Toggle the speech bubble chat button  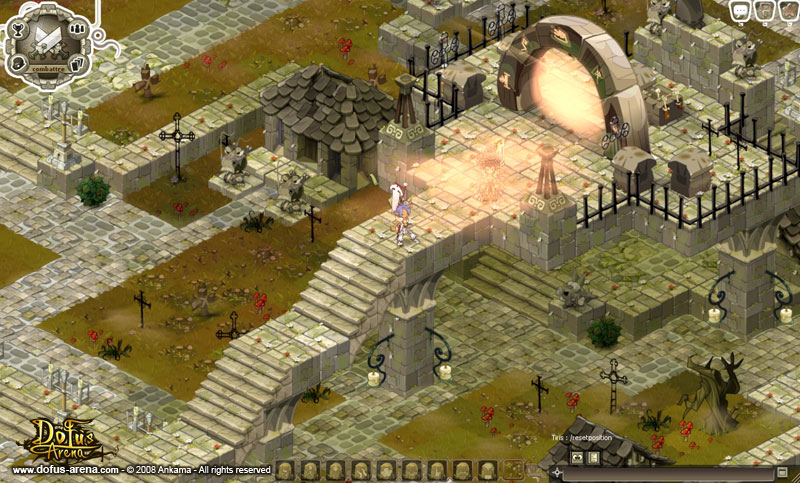pos(741,10)
